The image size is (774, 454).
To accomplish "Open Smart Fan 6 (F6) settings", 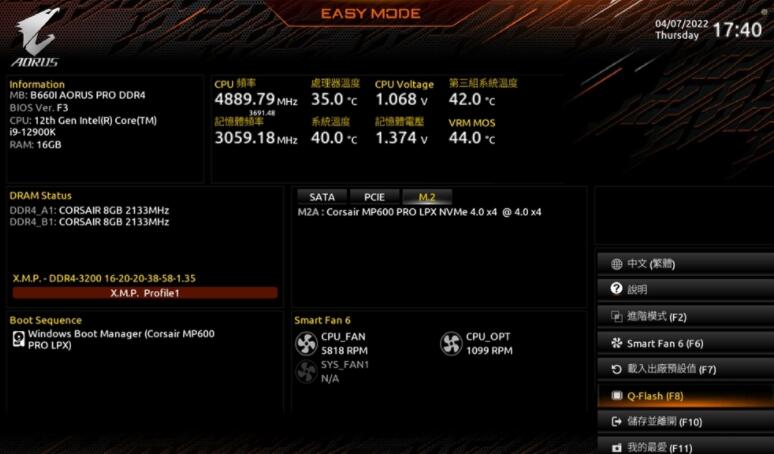I will (684, 343).
